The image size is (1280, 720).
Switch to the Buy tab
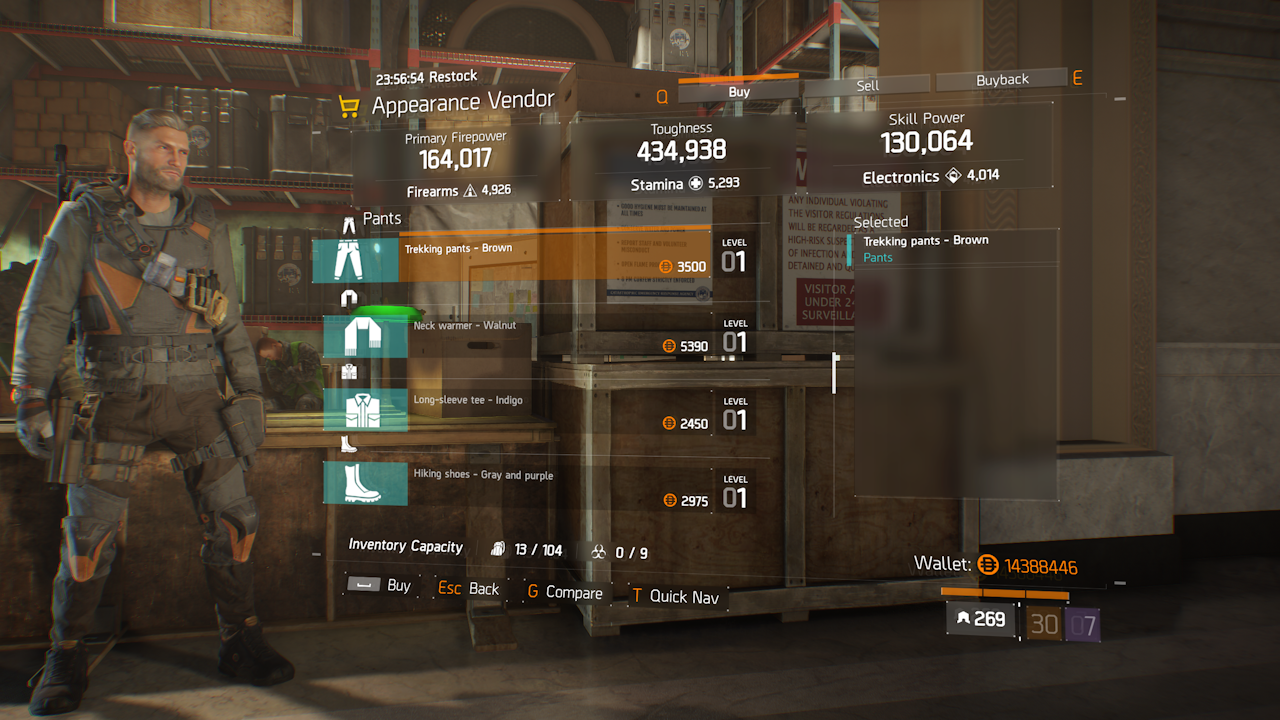pyautogui.click(x=739, y=91)
